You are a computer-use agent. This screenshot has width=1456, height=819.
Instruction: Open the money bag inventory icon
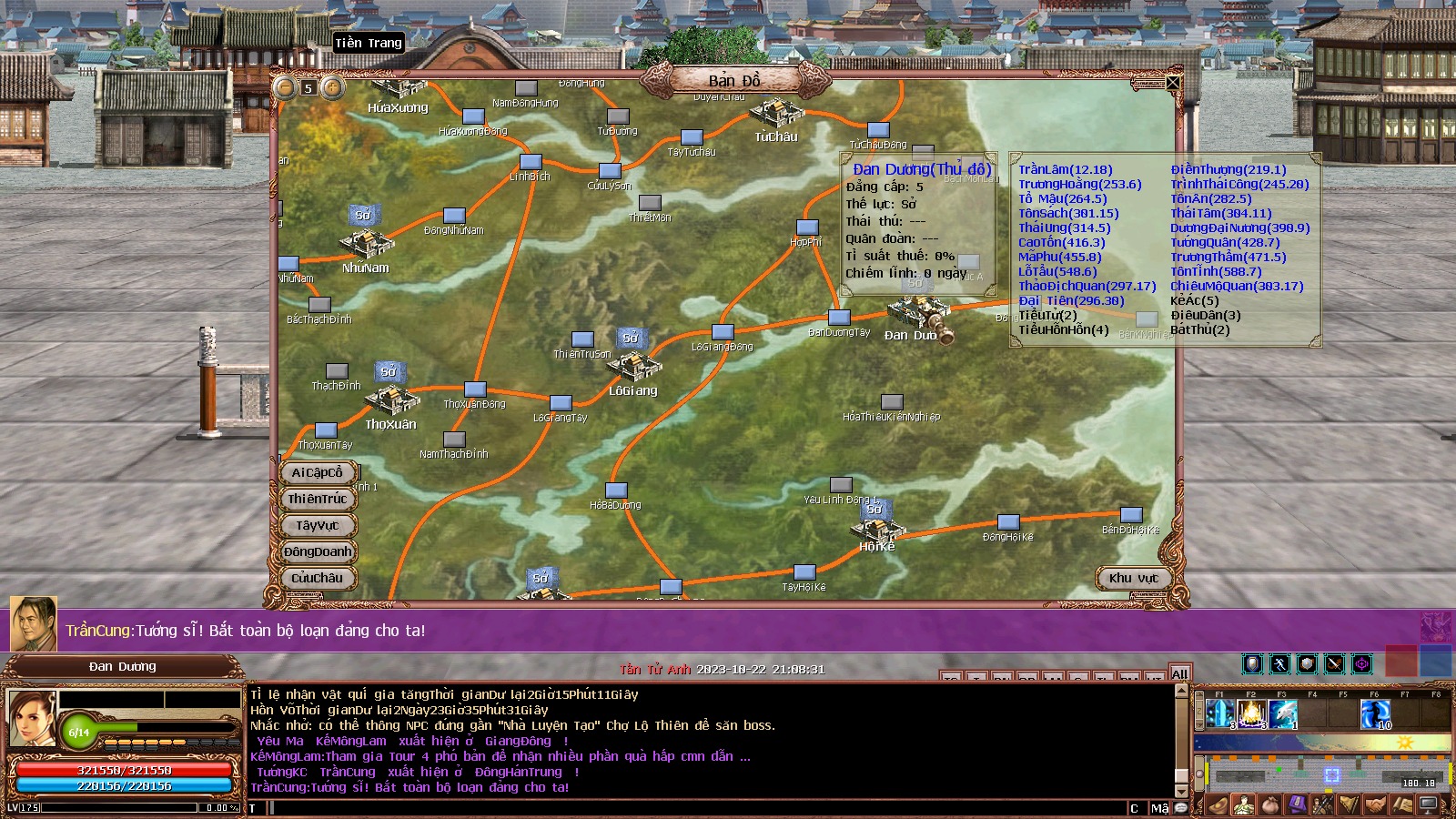click(x=1269, y=805)
